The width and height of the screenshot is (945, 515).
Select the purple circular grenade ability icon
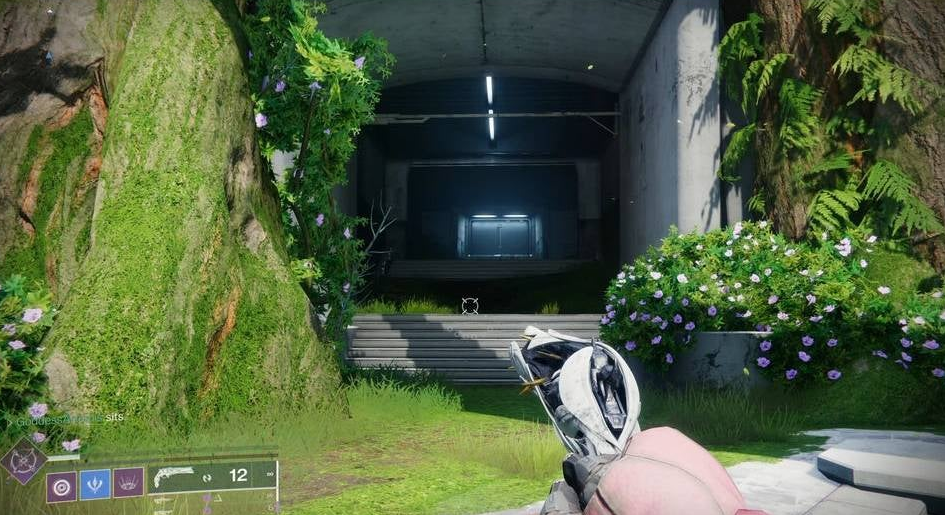[x=61, y=485]
